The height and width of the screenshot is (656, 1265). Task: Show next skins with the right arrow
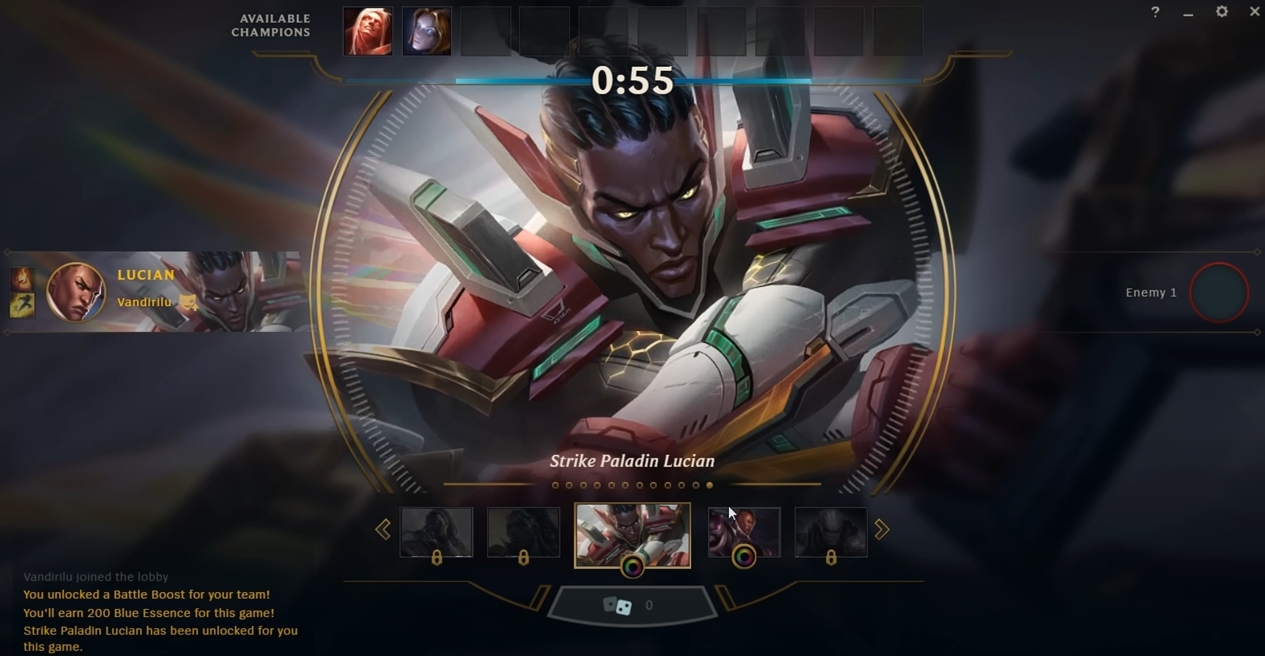pos(881,530)
